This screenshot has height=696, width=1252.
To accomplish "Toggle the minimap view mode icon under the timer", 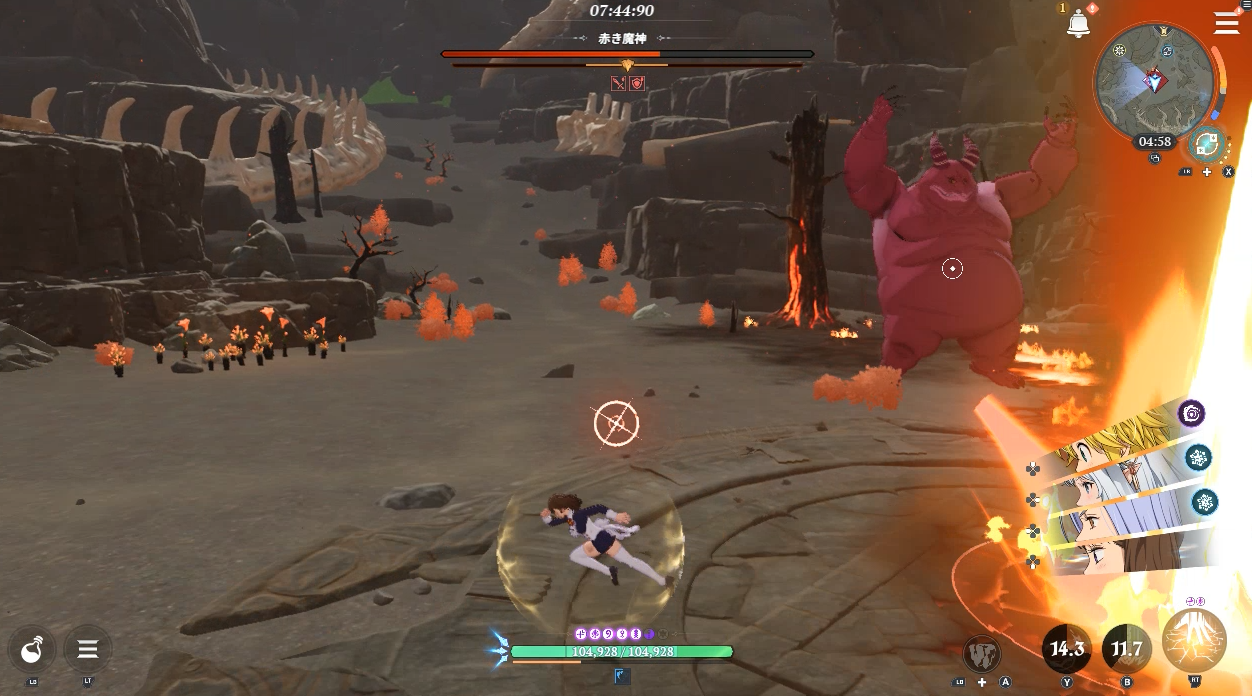I will pyautogui.click(x=1155, y=158).
